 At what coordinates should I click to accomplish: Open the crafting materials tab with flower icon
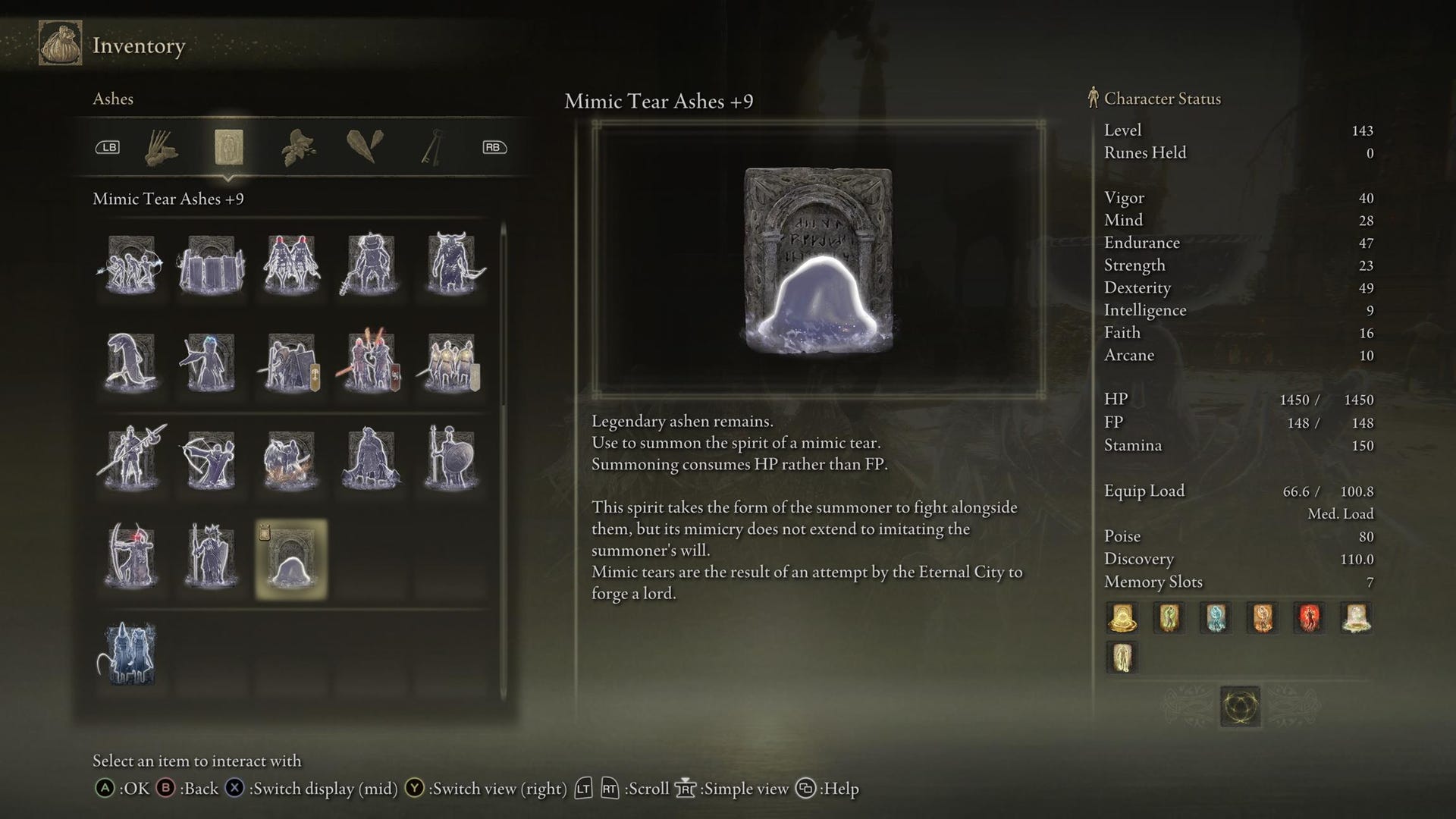click(298, 147)
